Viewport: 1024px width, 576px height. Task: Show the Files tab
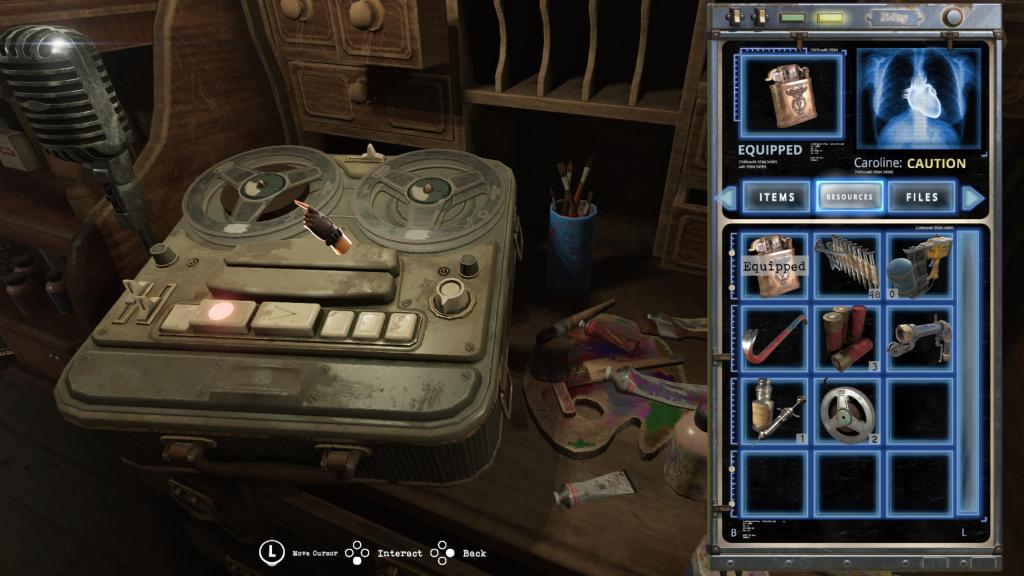(x=921, y=197)
